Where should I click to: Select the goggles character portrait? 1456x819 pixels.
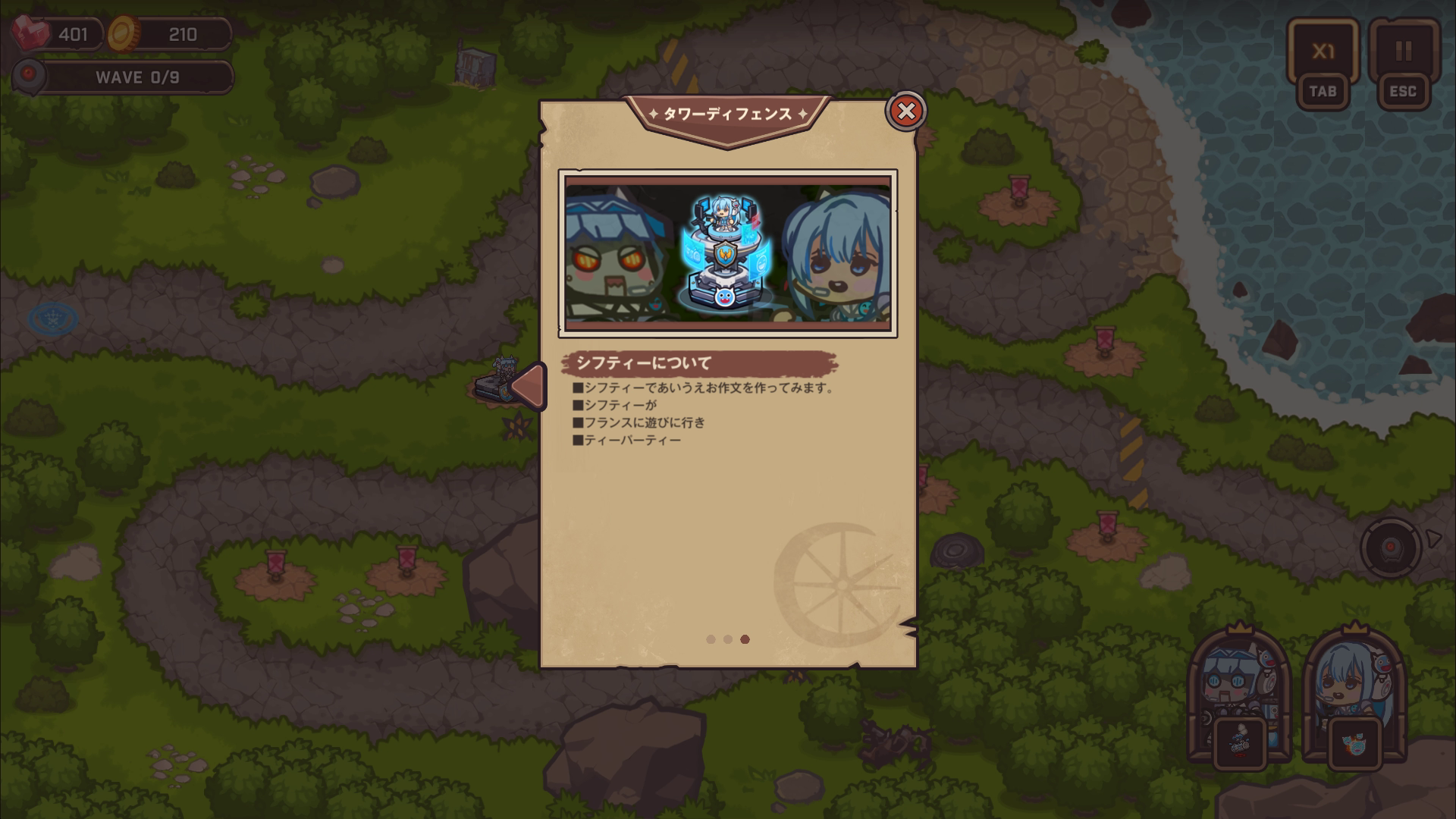[1238, 682]
